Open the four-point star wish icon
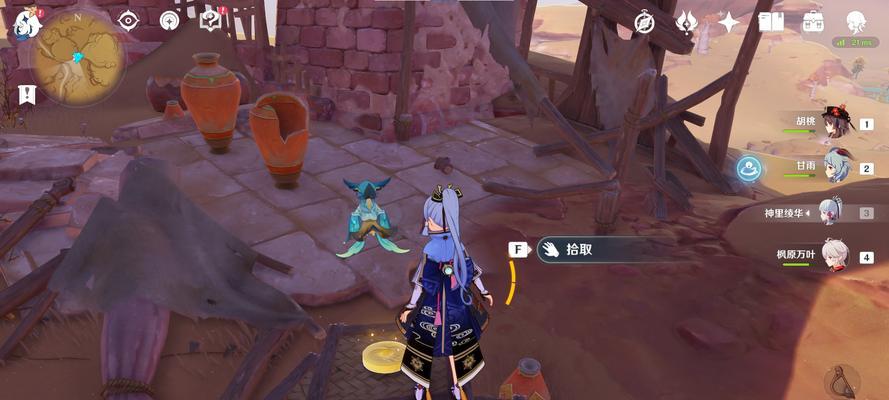 (729, 22)
